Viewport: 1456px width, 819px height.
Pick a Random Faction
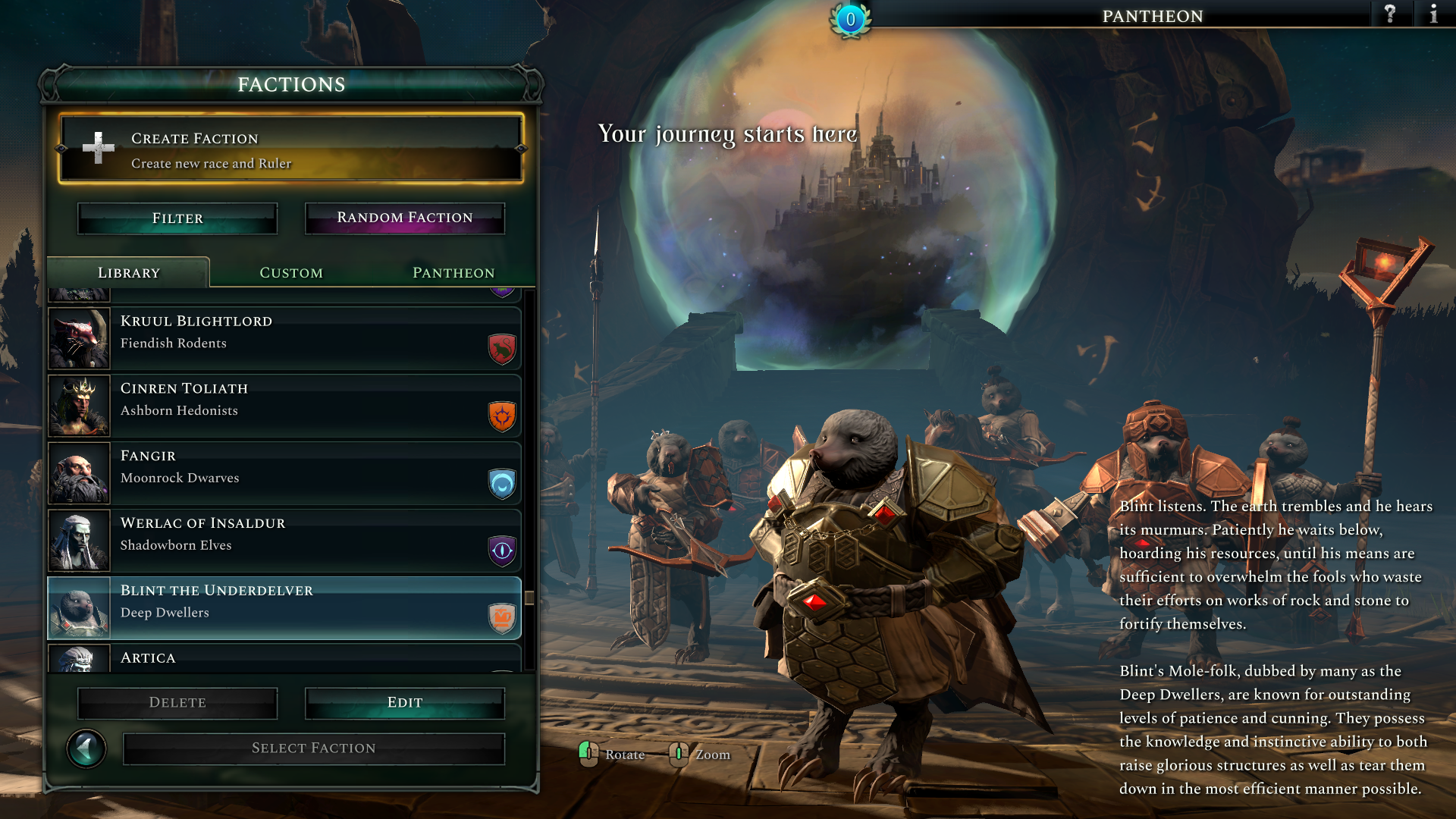click(x=405, y=218)
